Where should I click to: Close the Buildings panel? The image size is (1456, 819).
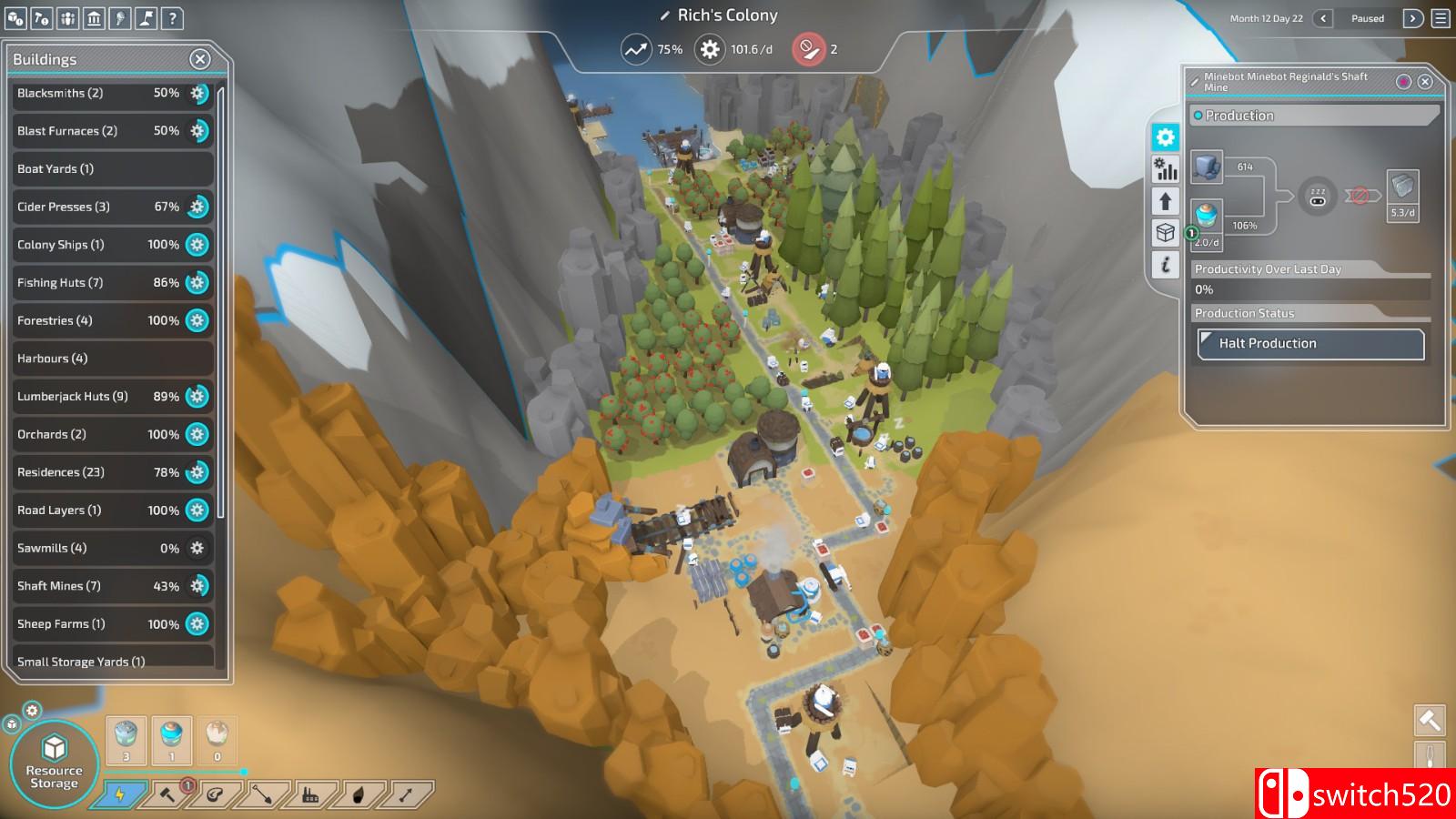(x=199, y=60)
